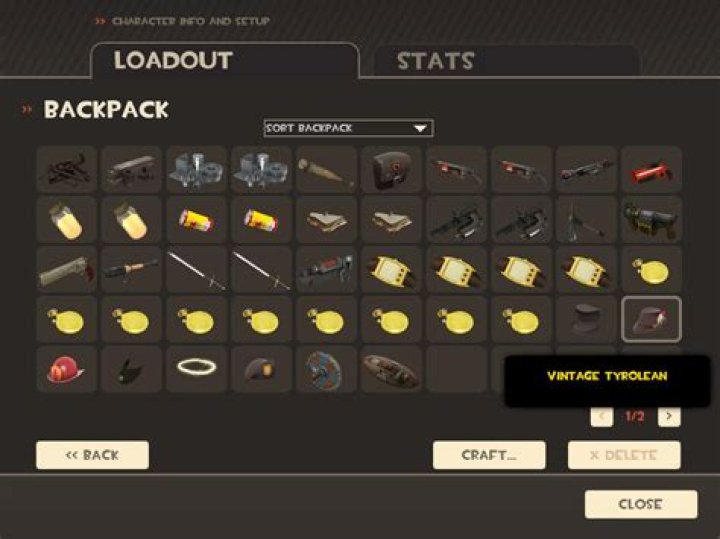Select the black speaker-box backpack item
The width and height of the screenshot is (720, 539).
(391, 169)
